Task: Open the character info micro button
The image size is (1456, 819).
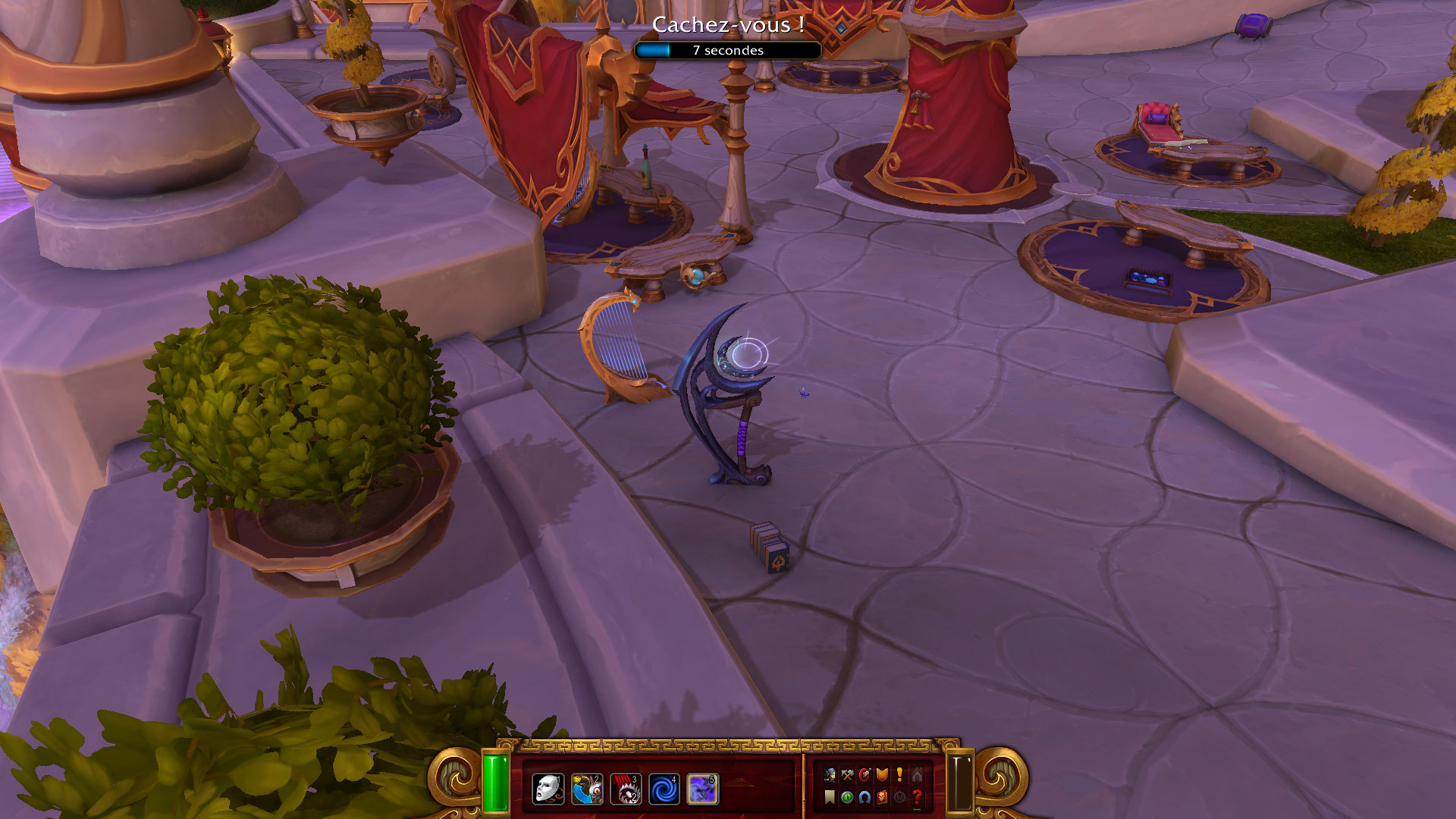Action: click(x=830, y=775)
